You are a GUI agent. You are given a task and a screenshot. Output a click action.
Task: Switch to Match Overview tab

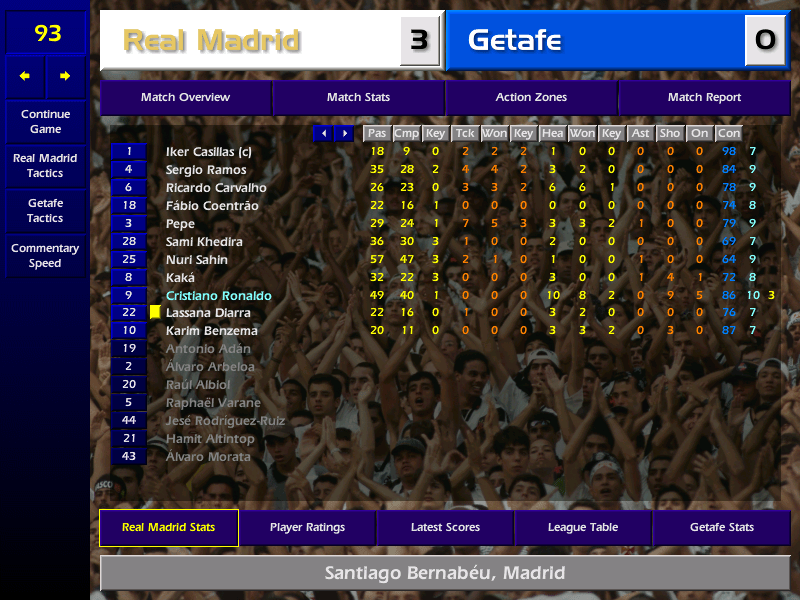click(x=185, y=98)
